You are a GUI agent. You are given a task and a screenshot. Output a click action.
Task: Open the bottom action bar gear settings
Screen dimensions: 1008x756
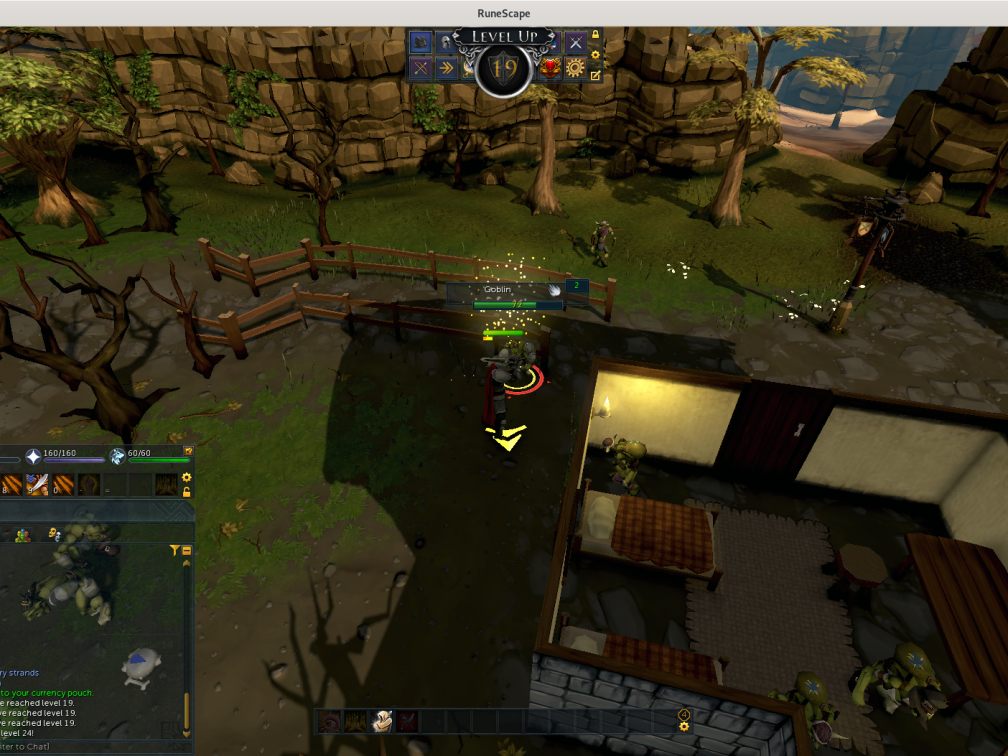click(684, 726)
